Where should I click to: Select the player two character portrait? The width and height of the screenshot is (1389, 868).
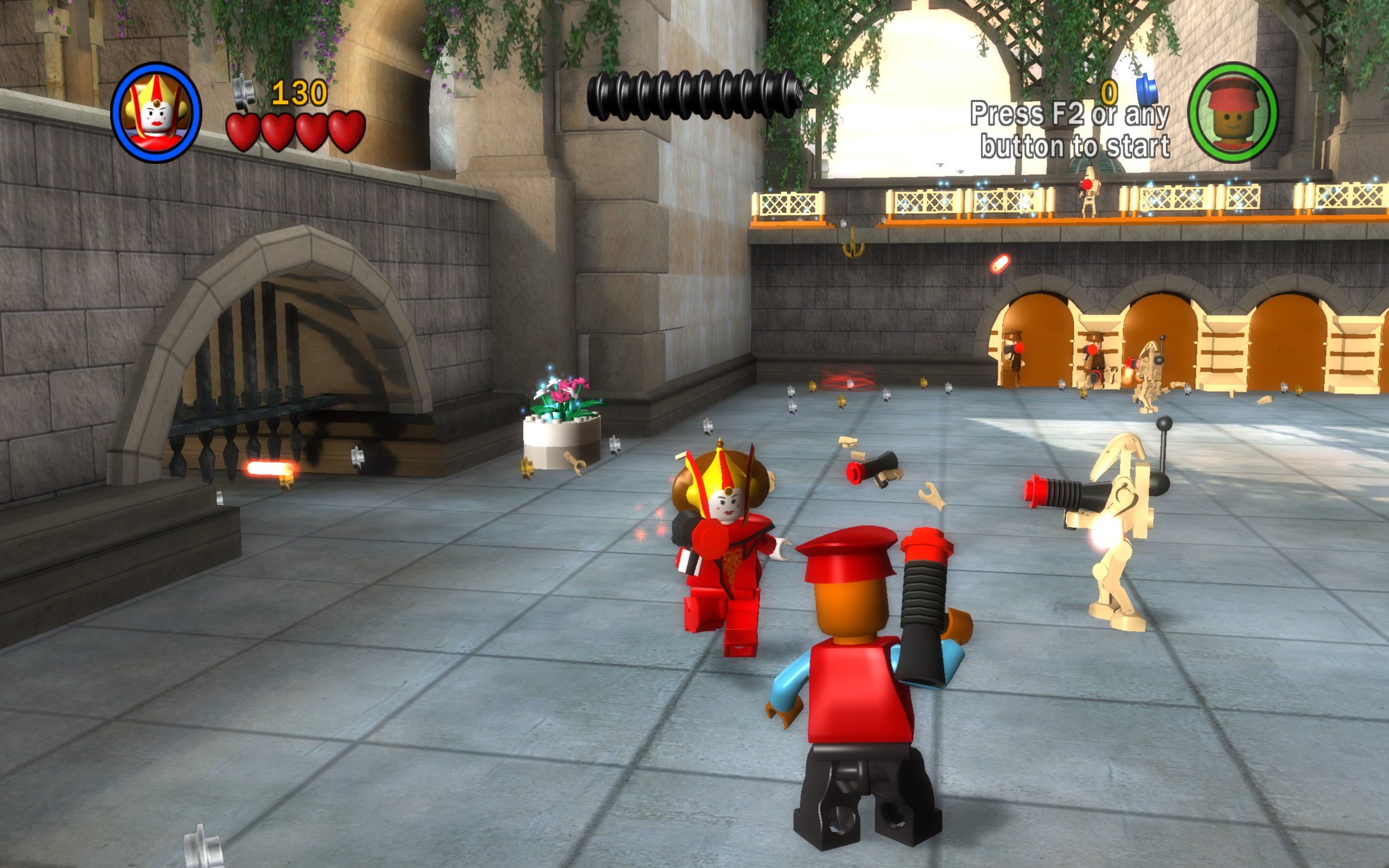[1232, 112]
